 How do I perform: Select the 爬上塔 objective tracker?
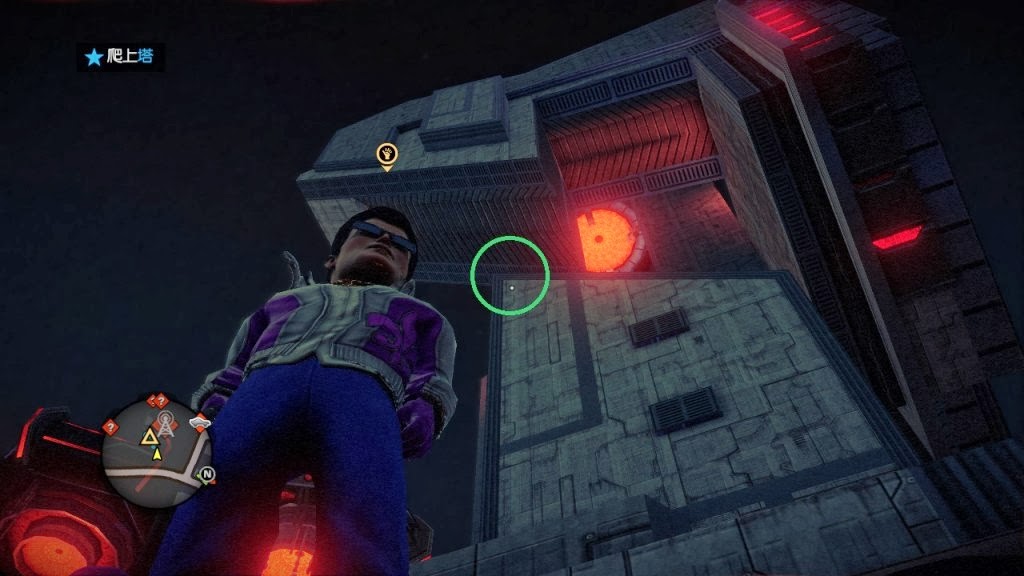pyautogui.click(x=121, y=57)
